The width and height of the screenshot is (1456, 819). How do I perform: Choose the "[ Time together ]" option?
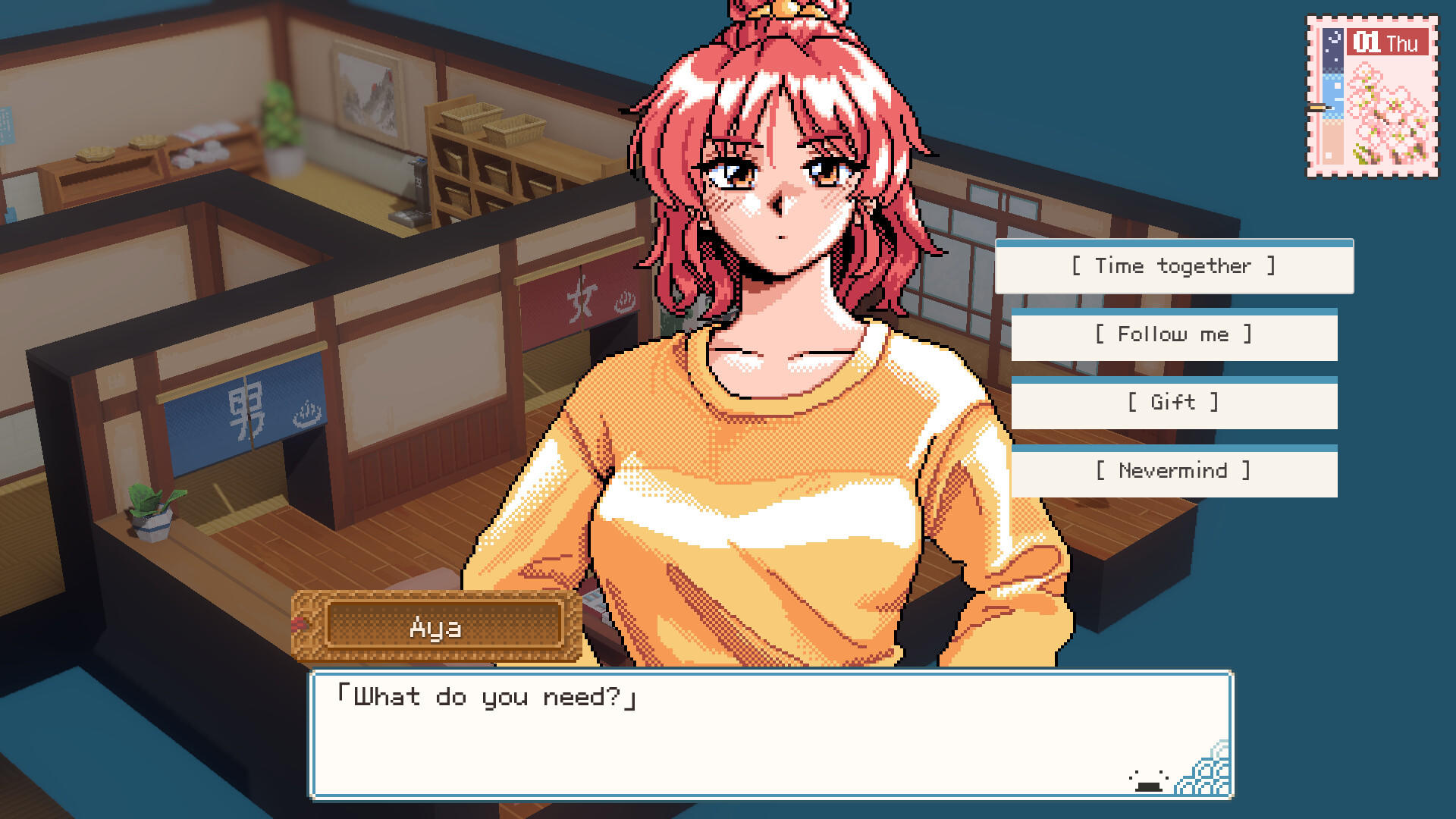(1173, 266)
